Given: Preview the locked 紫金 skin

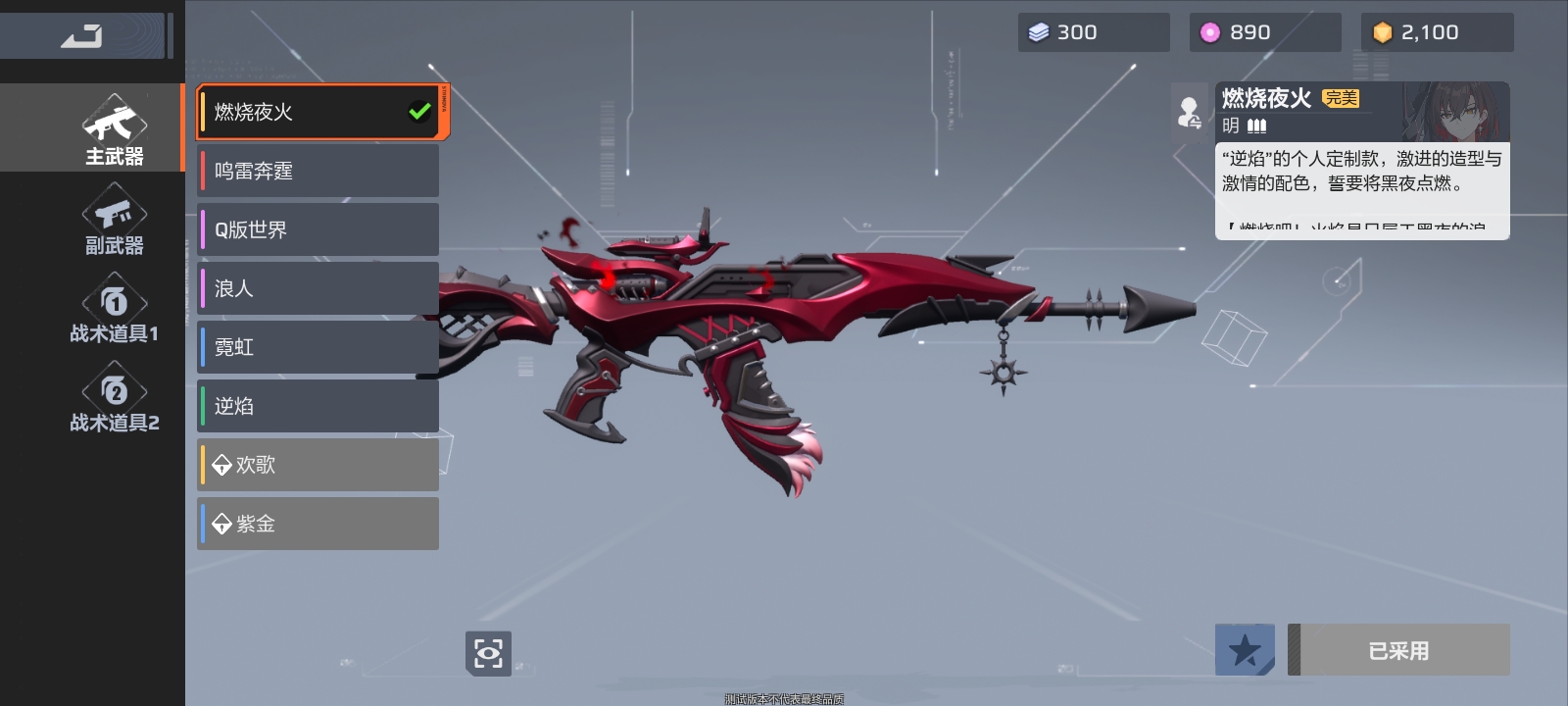Looking at the screenshot, I should pos(318,524).
